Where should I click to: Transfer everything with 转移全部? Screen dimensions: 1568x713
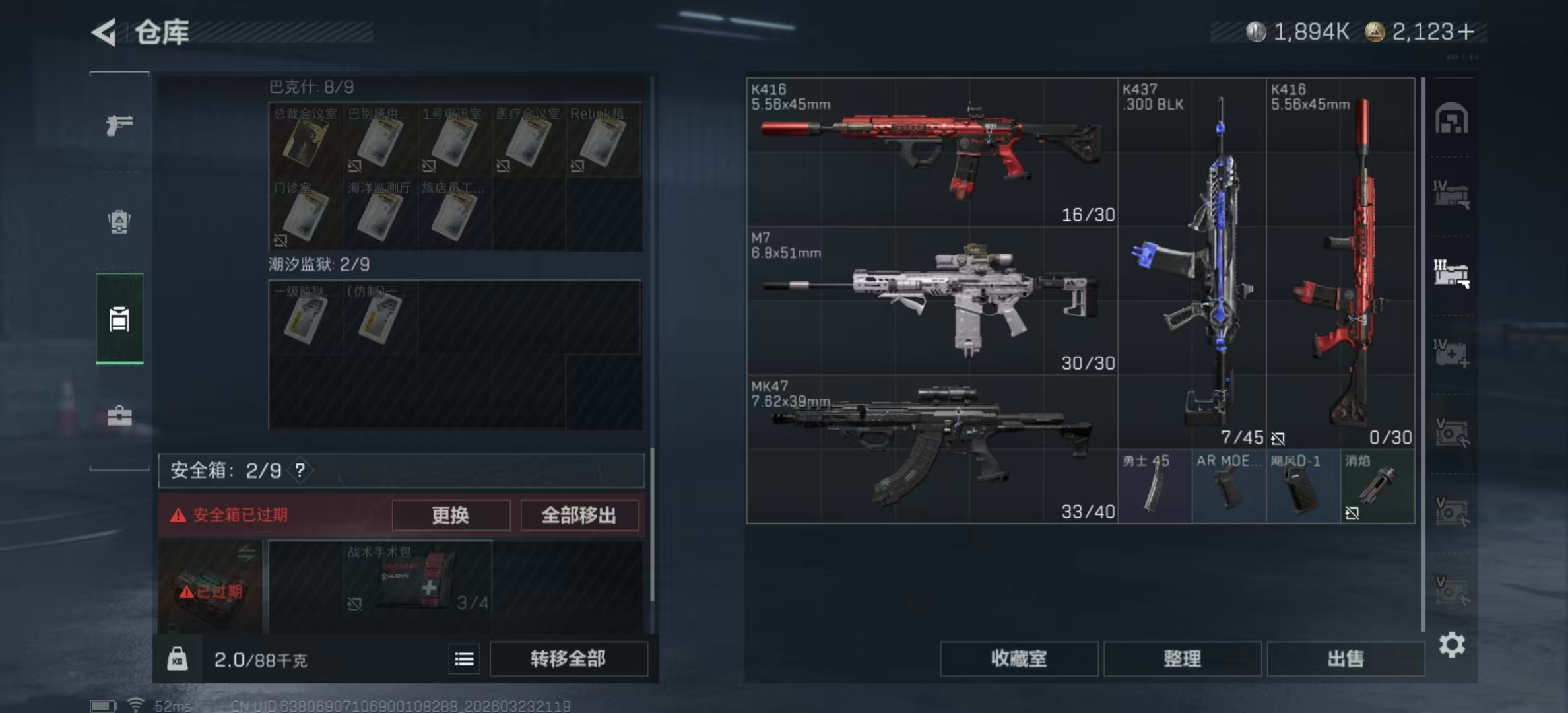pos(568,659)
